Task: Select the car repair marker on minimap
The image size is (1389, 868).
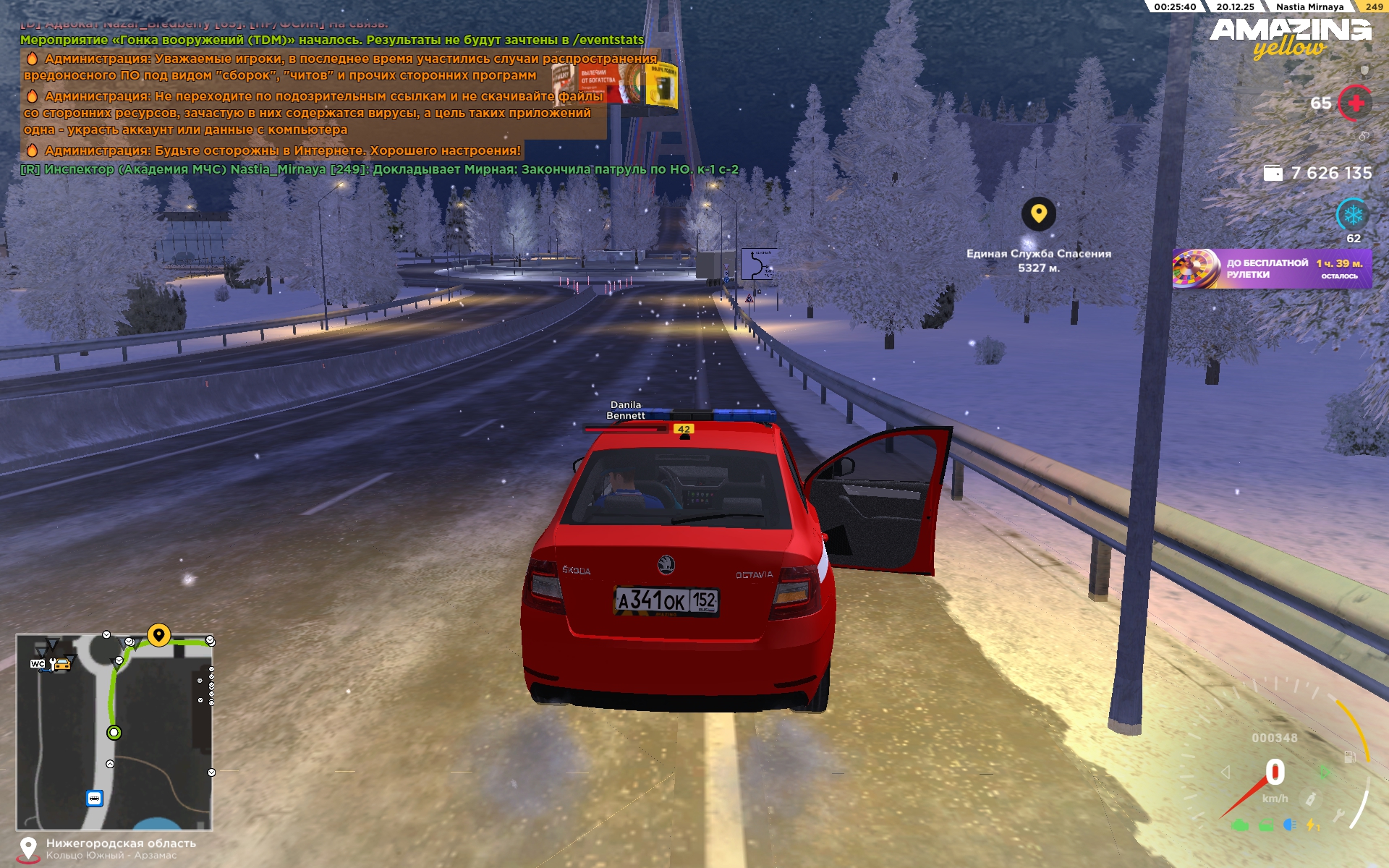Action: [61, 663]
